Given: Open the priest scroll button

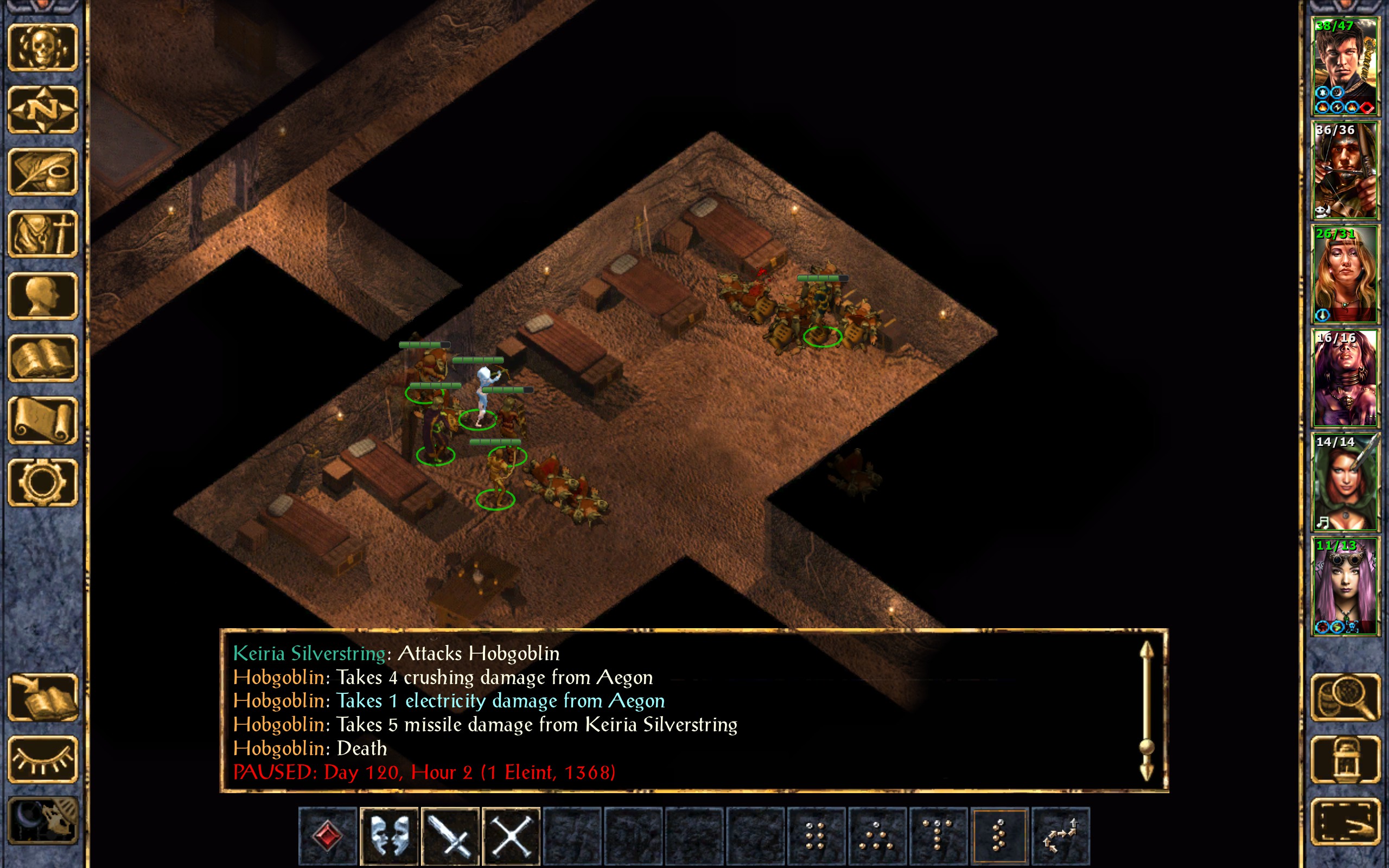Looking at the screenshot, I should 42,420.
